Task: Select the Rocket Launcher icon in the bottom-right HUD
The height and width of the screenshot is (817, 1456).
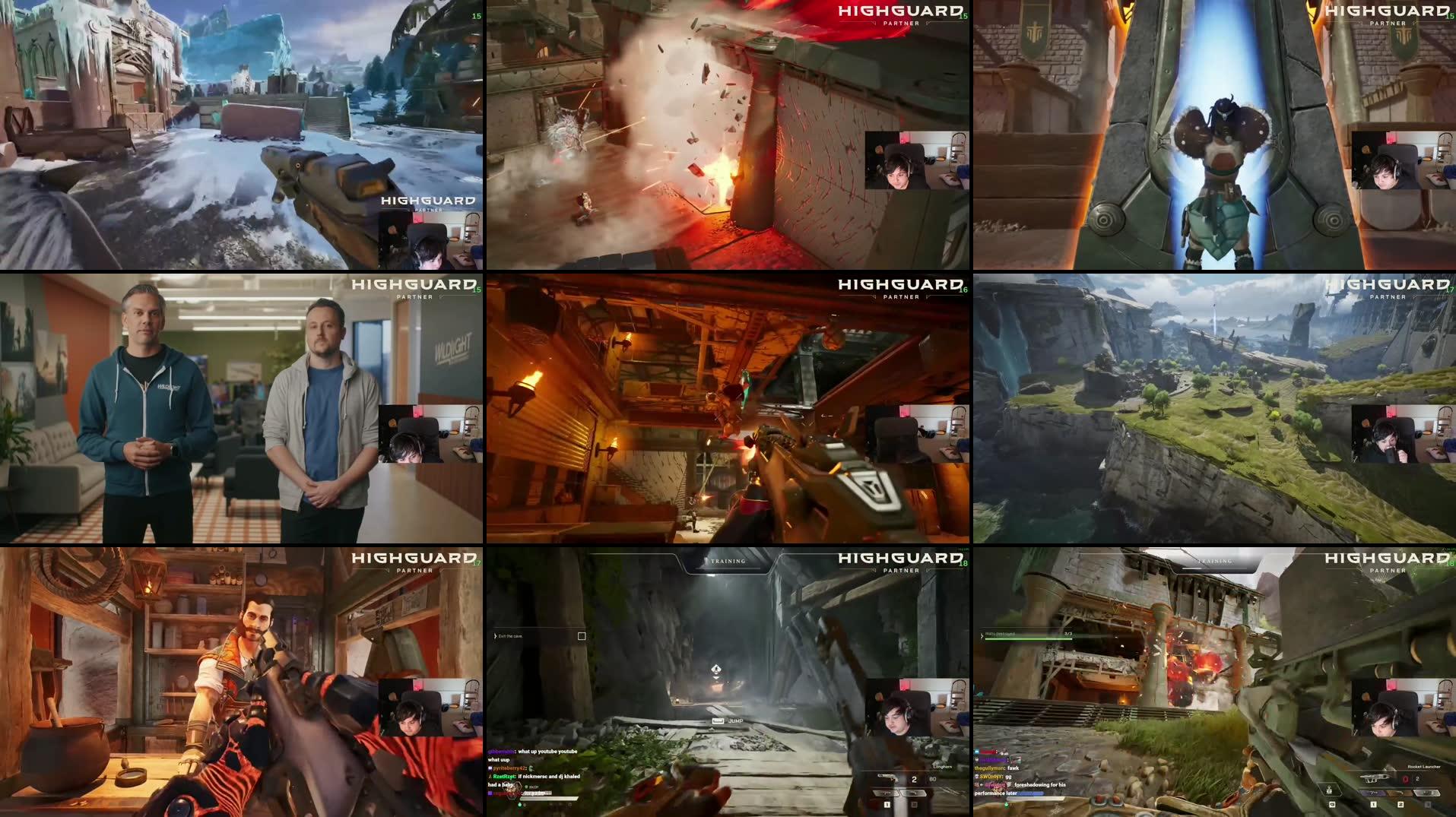Action: [1376, 778]
